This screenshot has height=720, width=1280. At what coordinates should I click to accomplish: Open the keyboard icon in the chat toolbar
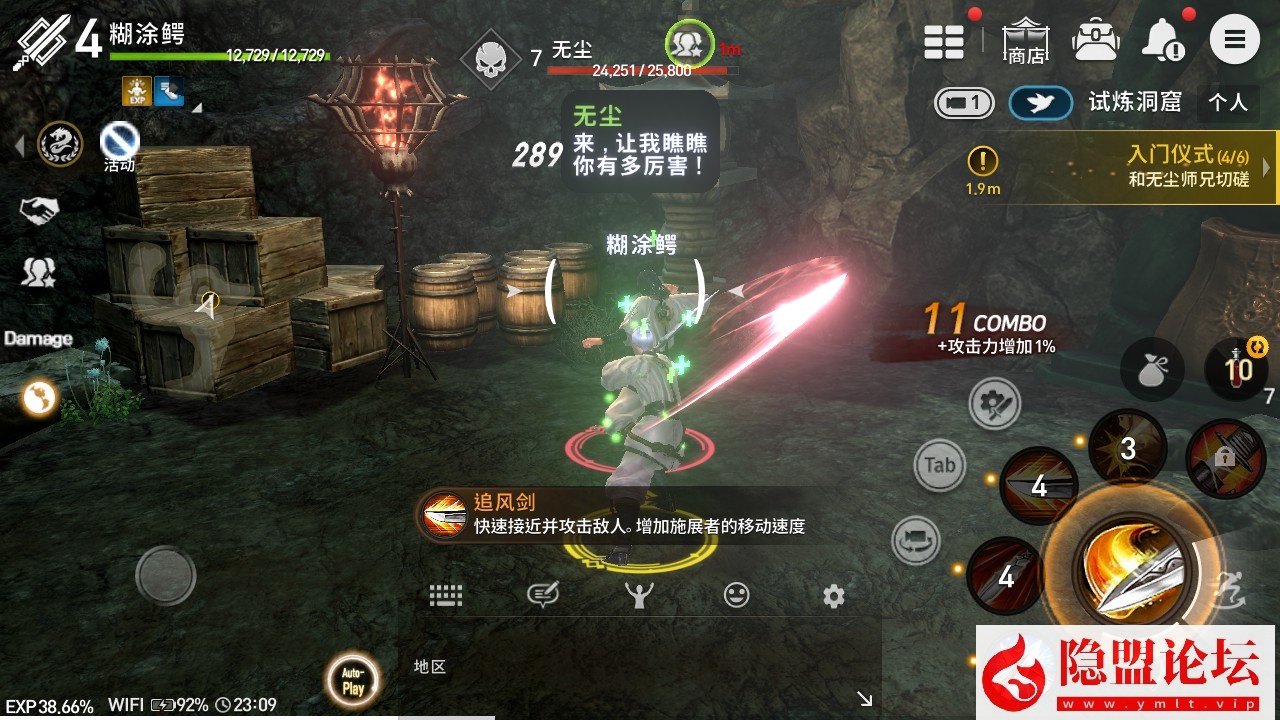coord(444,595)
